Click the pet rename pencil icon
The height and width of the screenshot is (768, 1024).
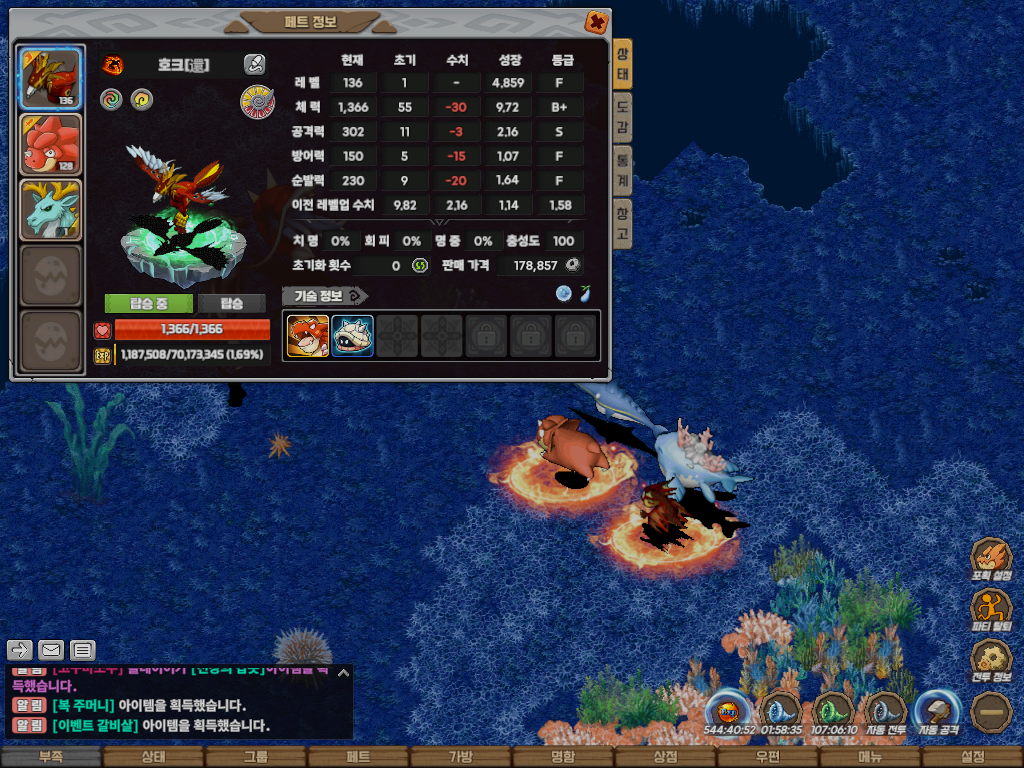pos(255,65)
